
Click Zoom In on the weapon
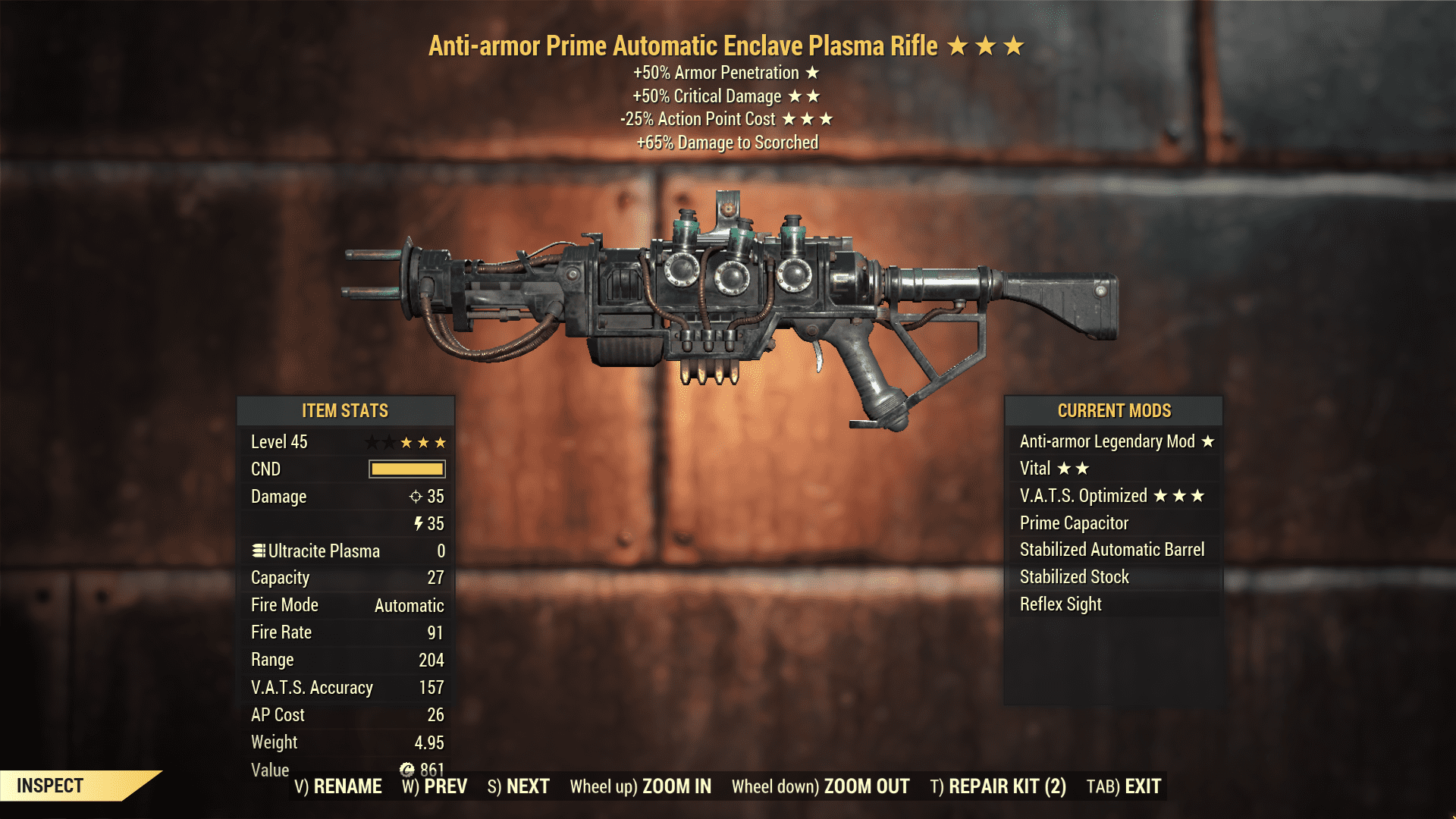point(641,786)
